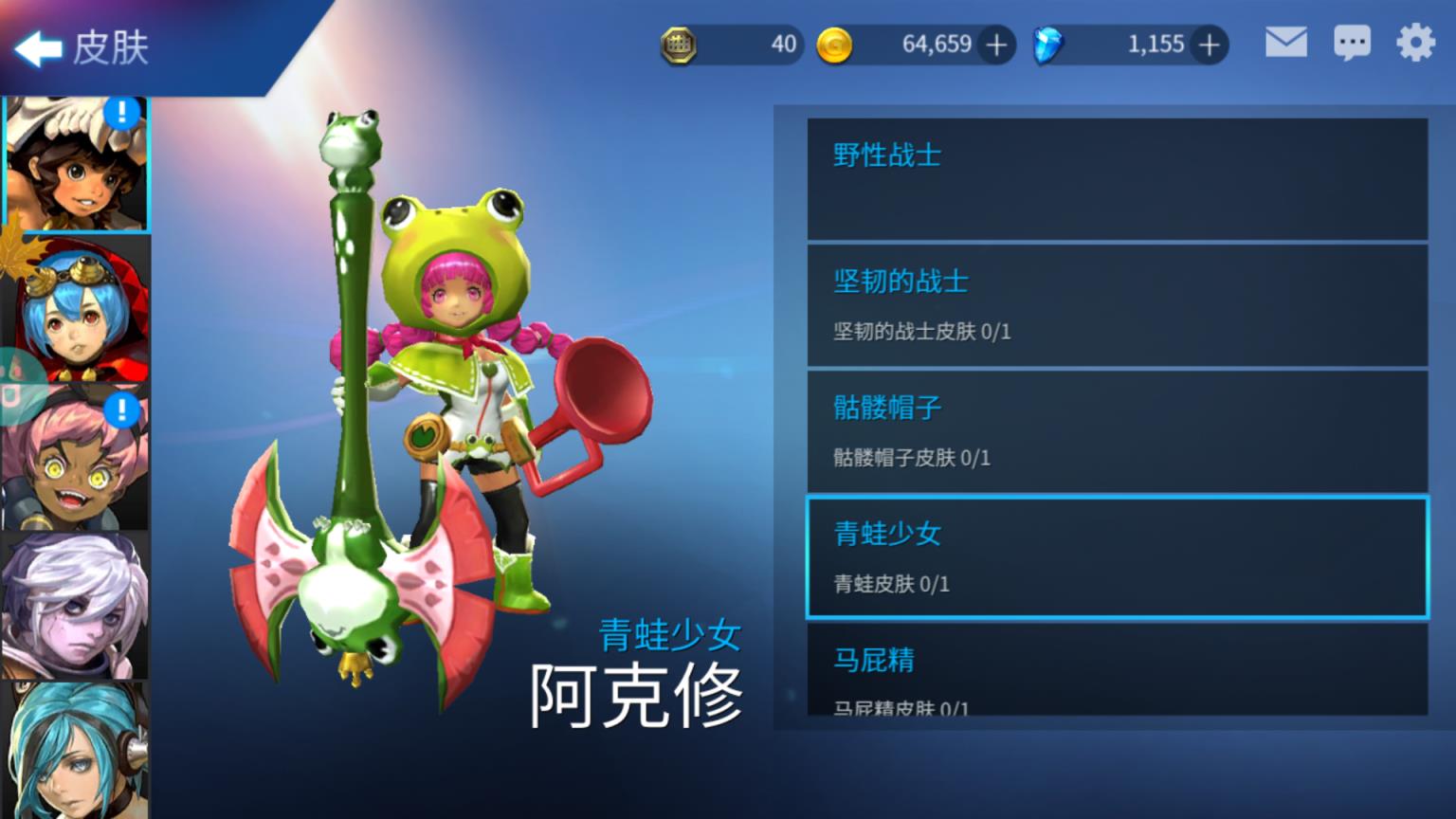Open the mail inbox icon

1285,43
